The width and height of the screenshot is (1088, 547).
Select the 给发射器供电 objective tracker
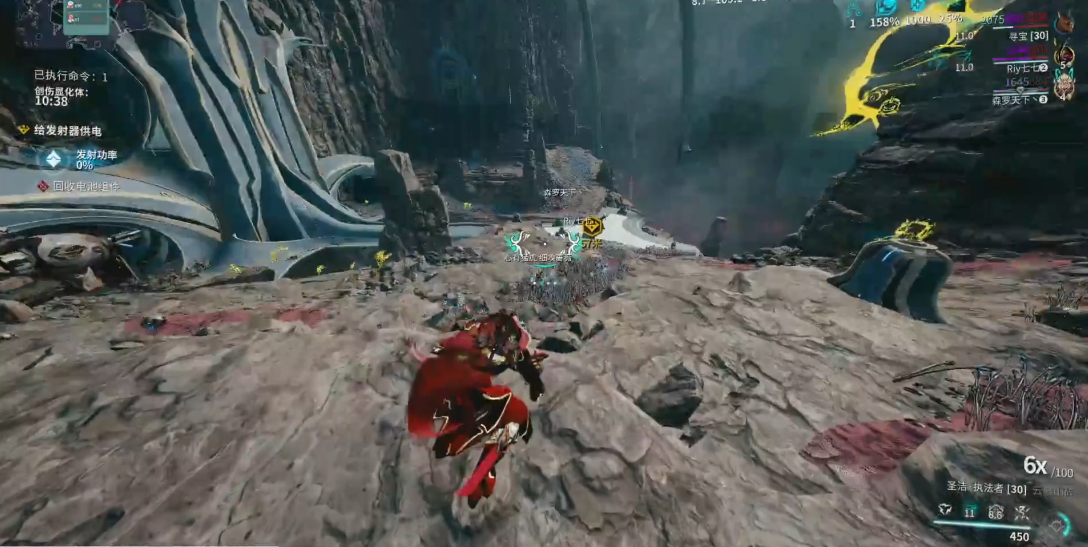point(67,130)
